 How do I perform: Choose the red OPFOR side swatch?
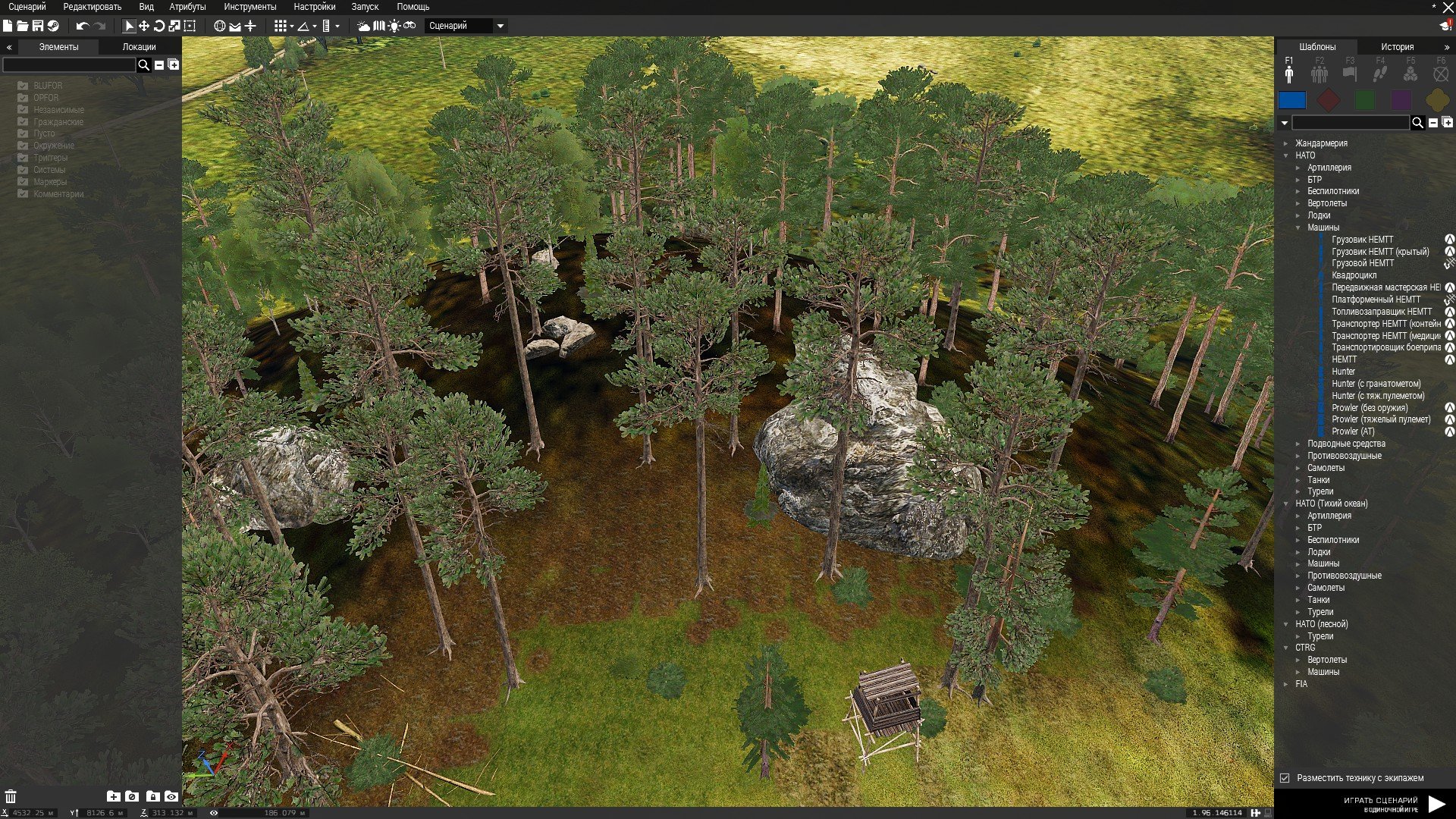pyautogui.click(x=1328, y=100)
